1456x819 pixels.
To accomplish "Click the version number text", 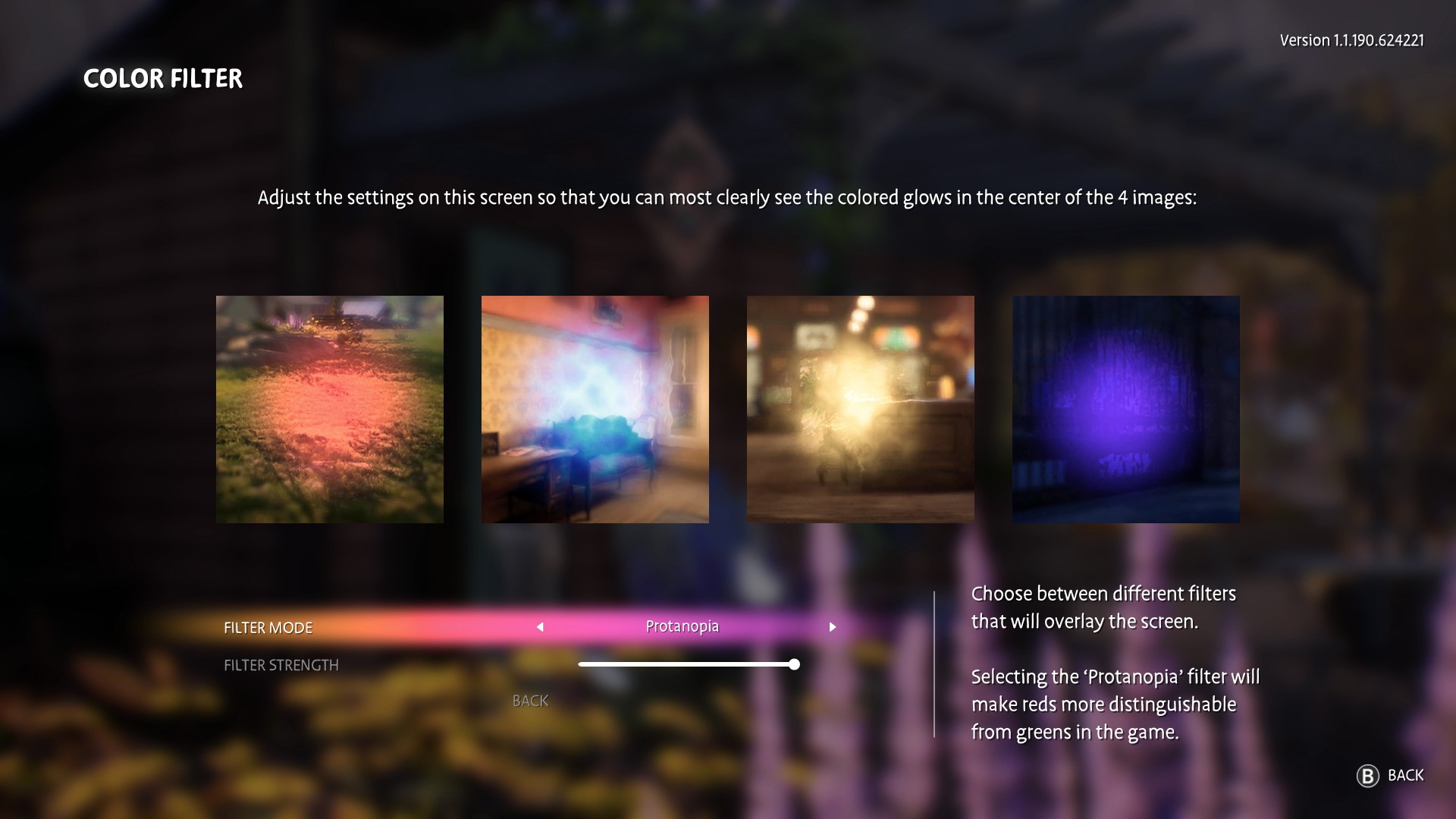I will [x=1352, y=40].
